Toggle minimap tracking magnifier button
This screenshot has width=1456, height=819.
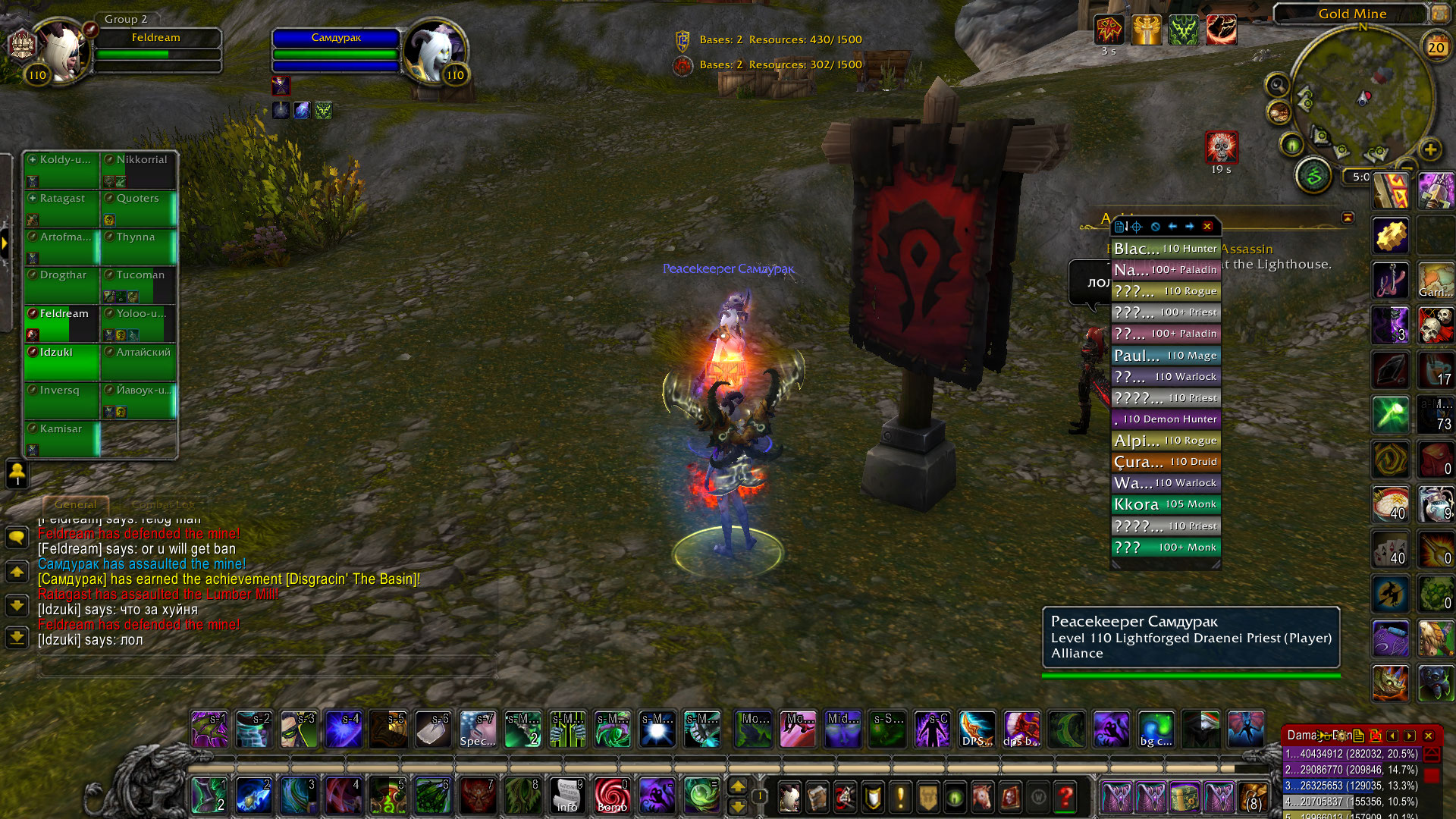1278,85
